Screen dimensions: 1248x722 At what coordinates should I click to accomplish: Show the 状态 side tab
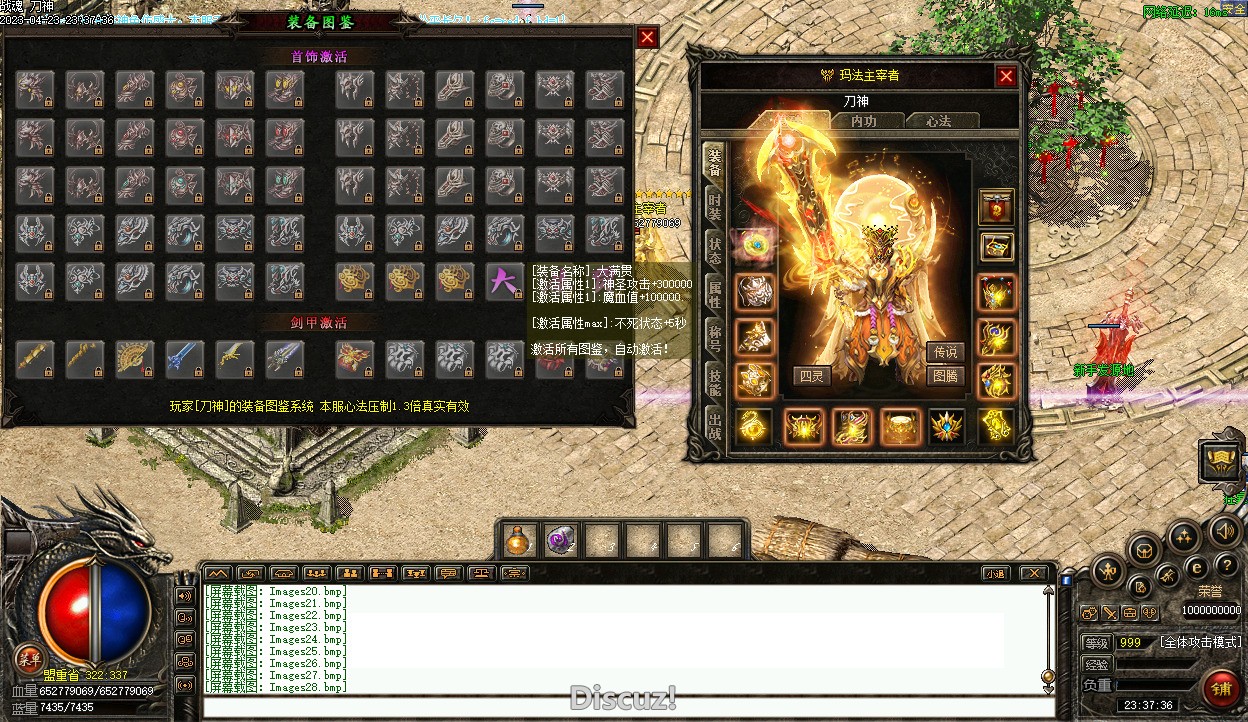(x=715, y=251)
